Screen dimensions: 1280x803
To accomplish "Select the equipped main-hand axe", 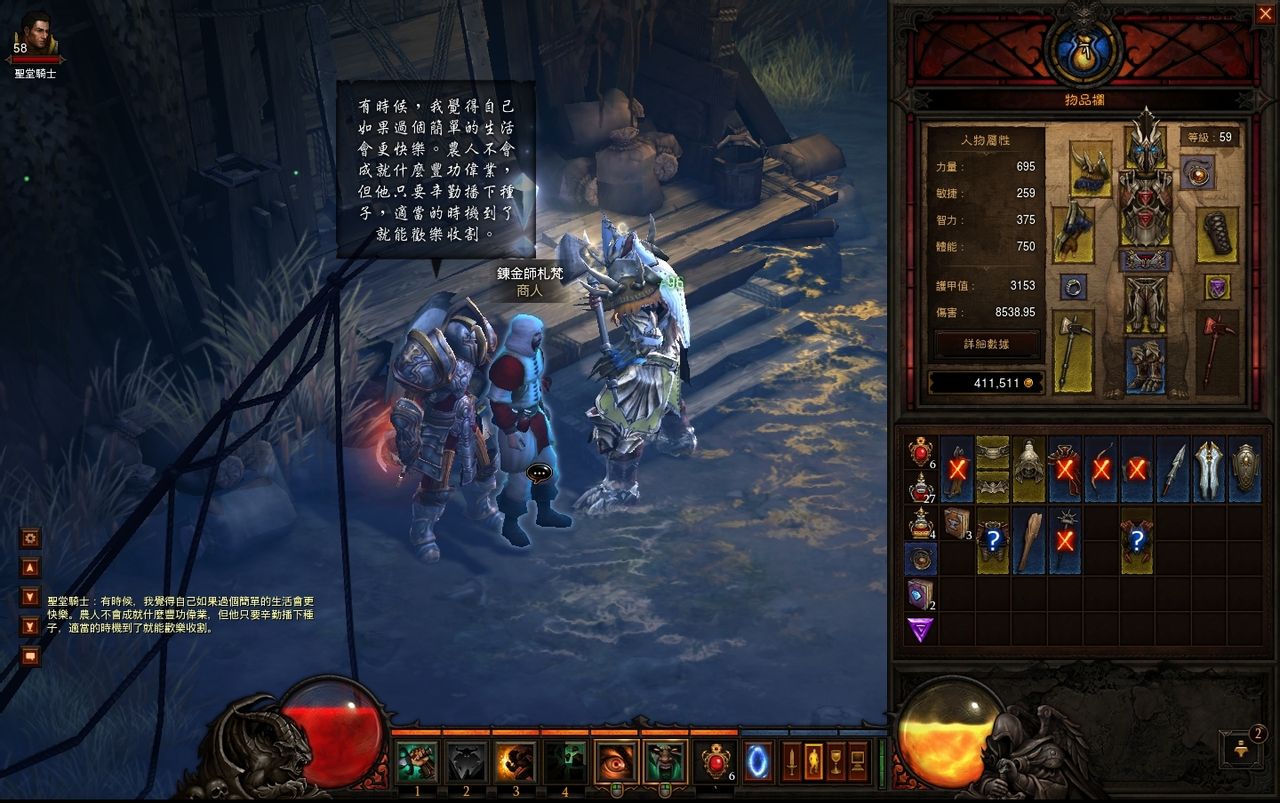I will tap(1072, 349).
